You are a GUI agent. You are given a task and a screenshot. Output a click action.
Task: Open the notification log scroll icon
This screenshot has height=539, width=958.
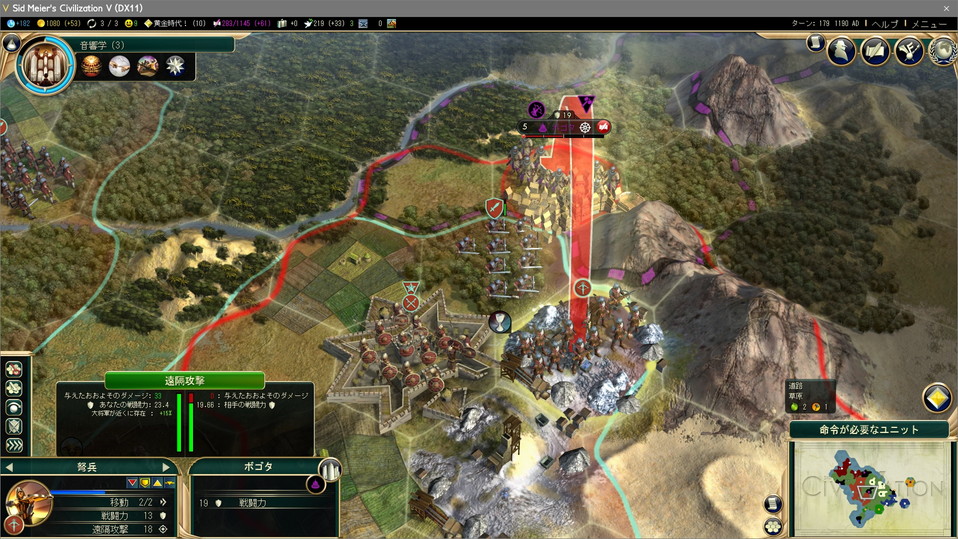pyautogui.click(x=814, y=43)
